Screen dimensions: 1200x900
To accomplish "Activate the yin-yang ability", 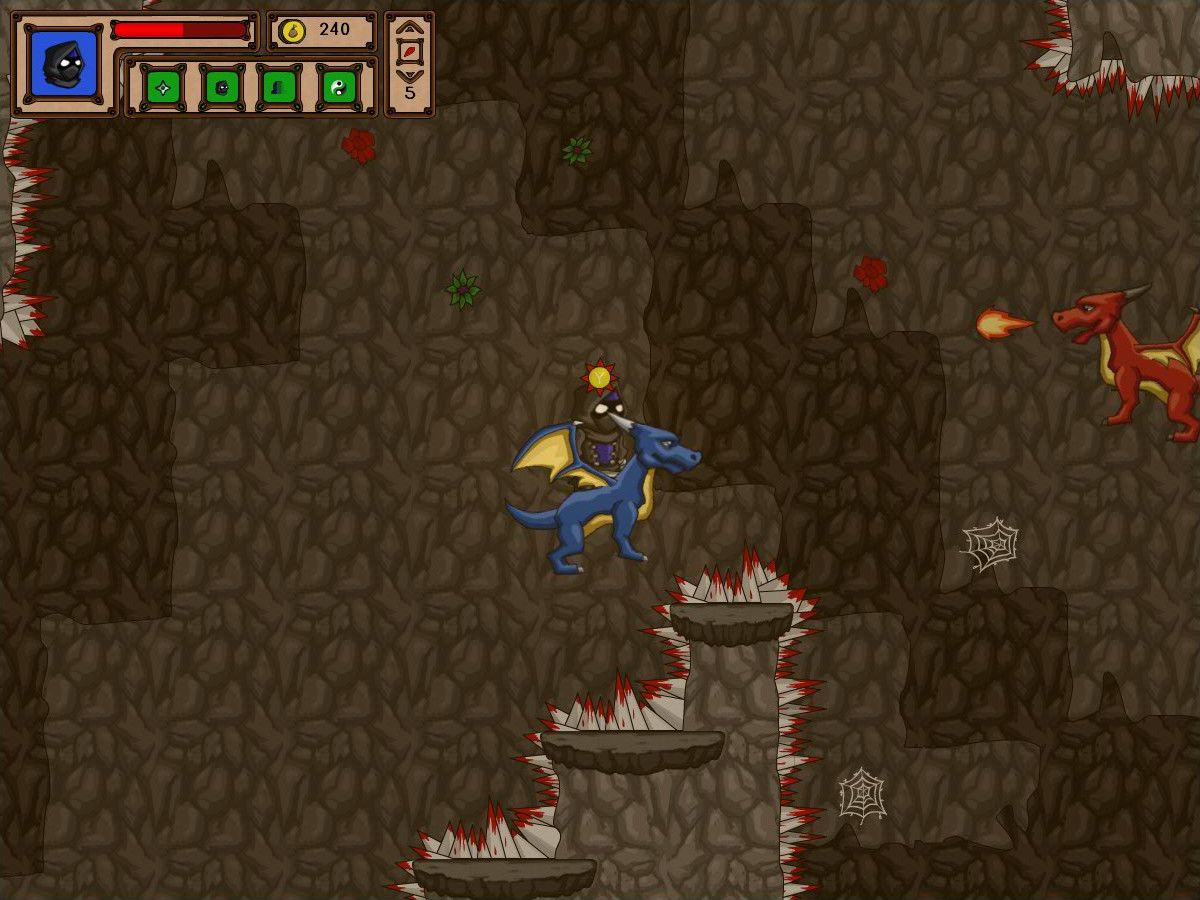I will [x=339, y=88].
